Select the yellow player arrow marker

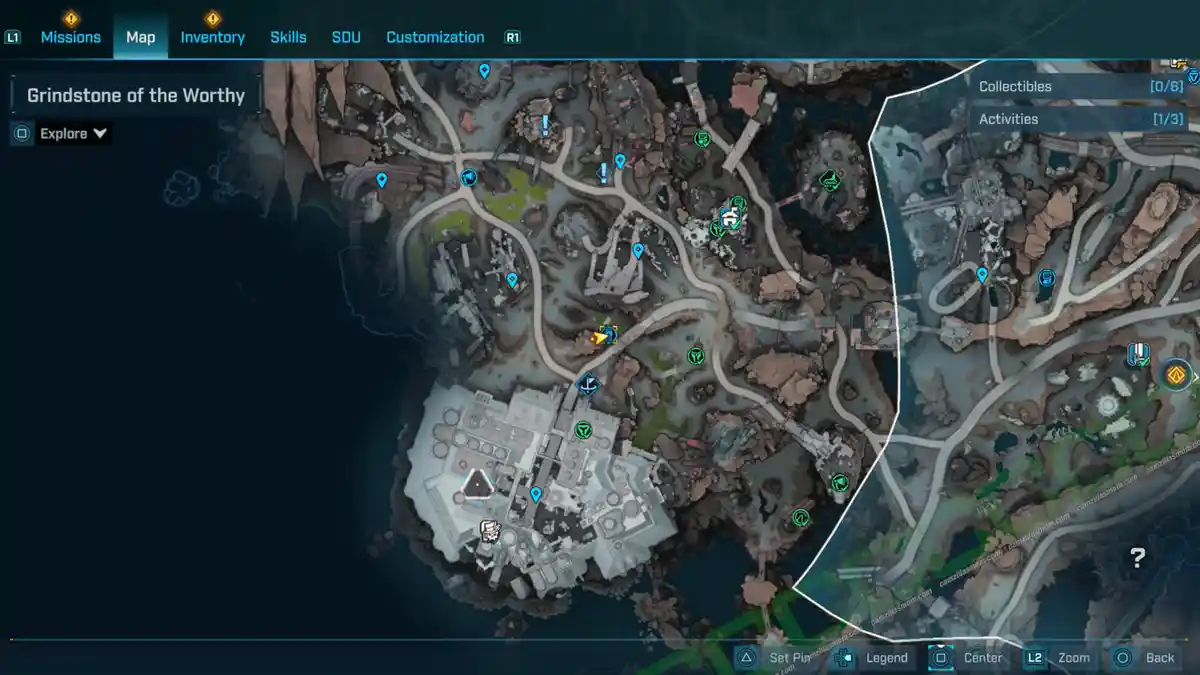point(599,338)
